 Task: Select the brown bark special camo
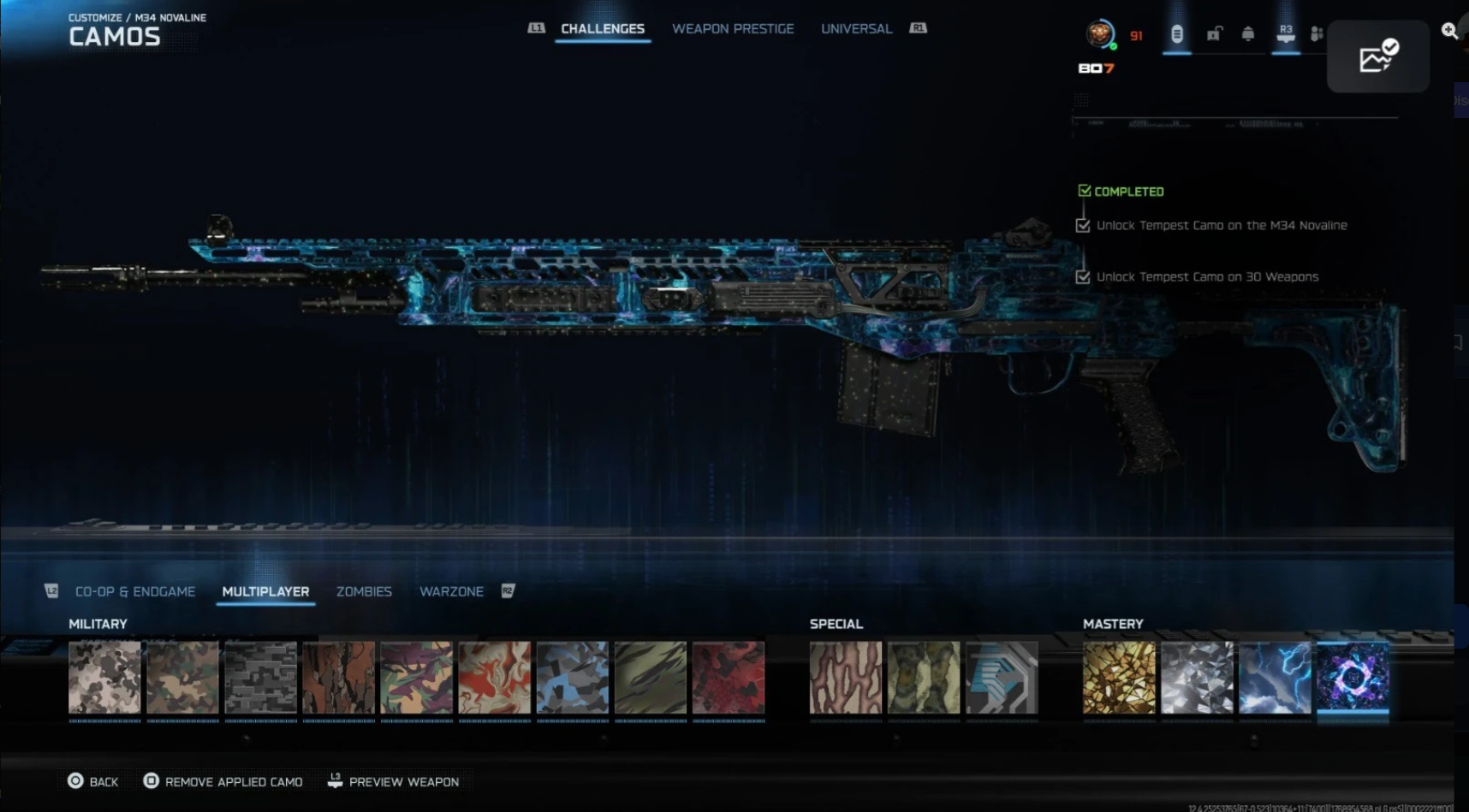coord(846,678)
